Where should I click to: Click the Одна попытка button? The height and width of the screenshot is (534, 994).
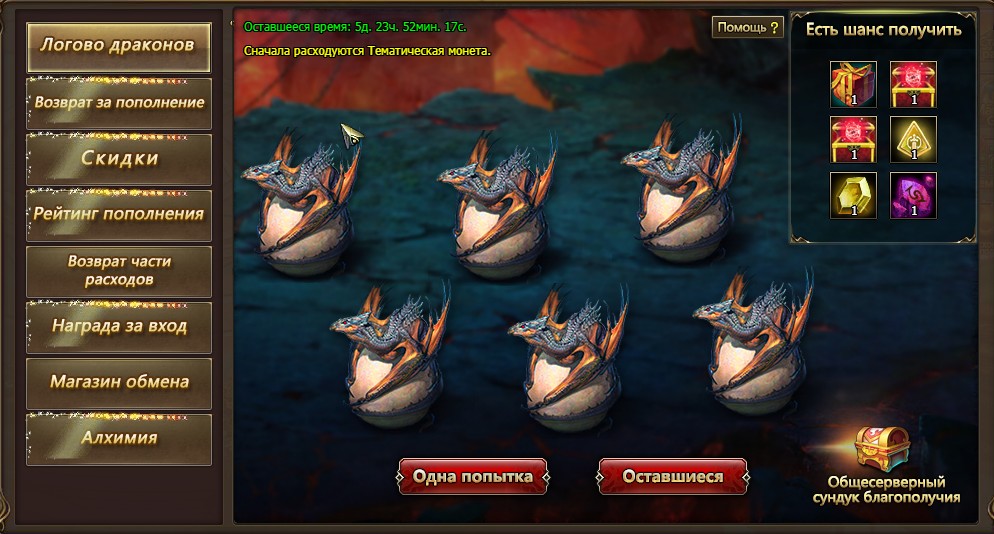pyautogui.click(x=472, y=477)
